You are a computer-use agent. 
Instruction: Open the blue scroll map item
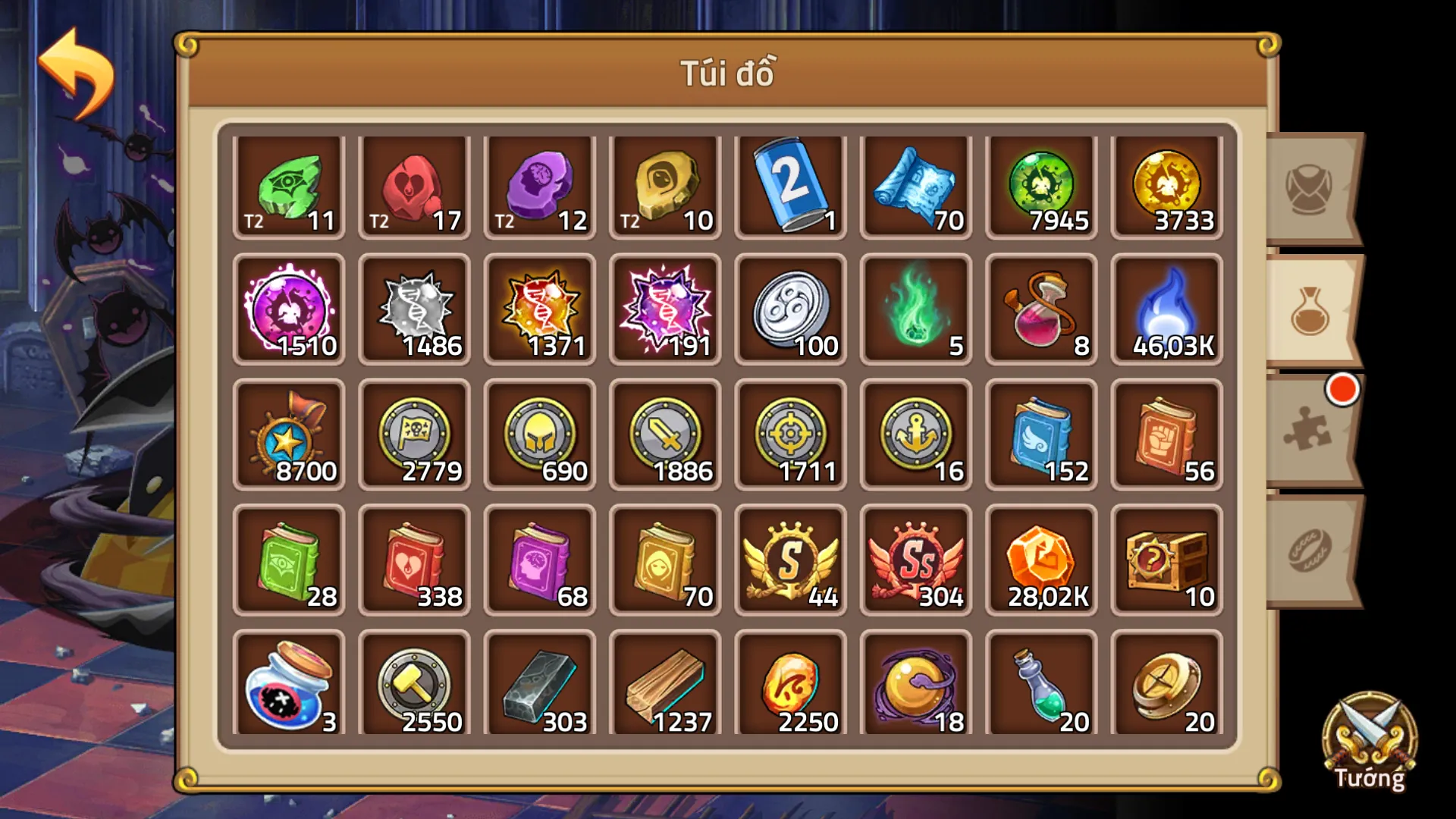tap(915, 186)
